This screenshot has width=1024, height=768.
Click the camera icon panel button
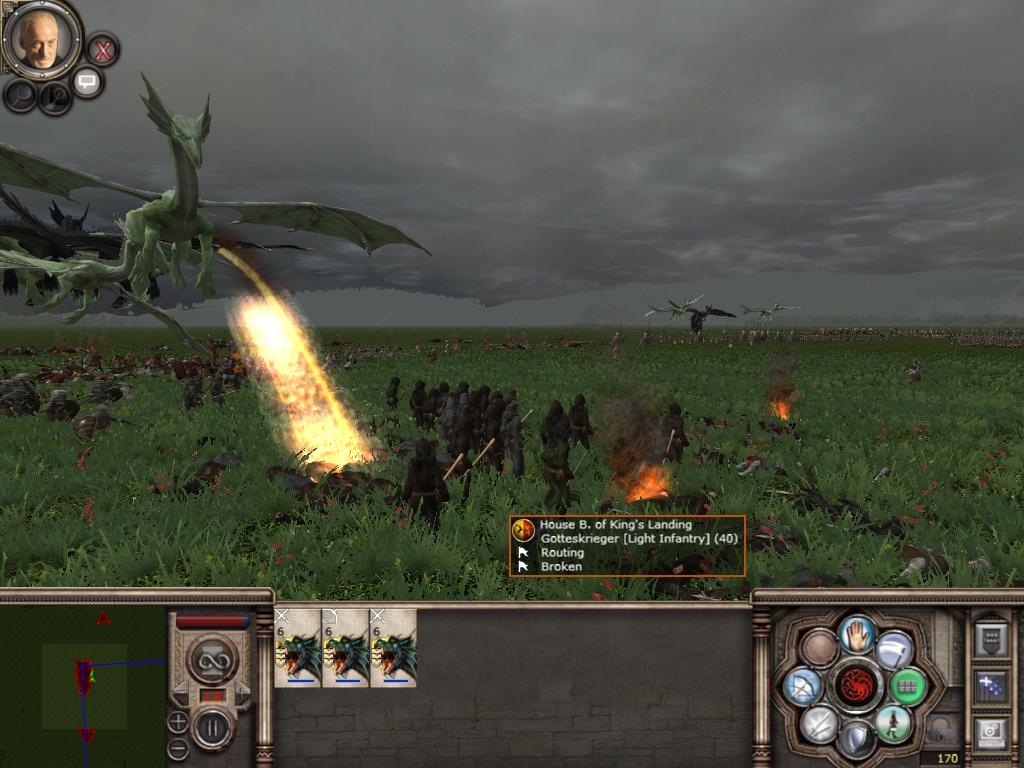click(x=990, y=733)
